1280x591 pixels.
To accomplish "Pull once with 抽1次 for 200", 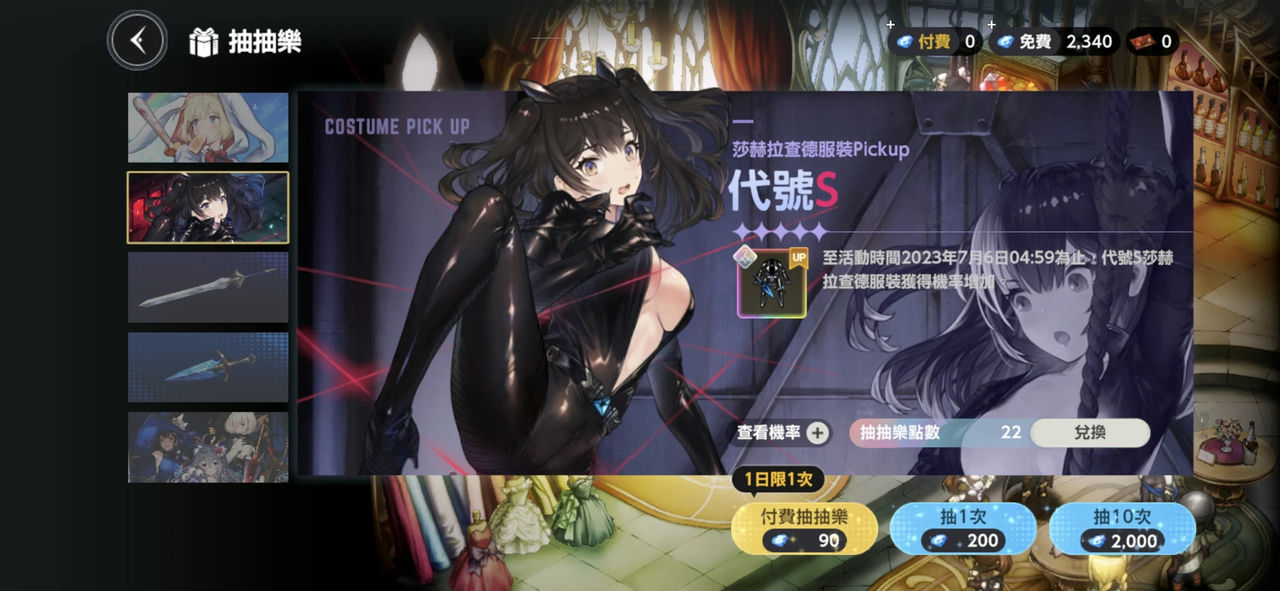I will (x=961, y=529).
